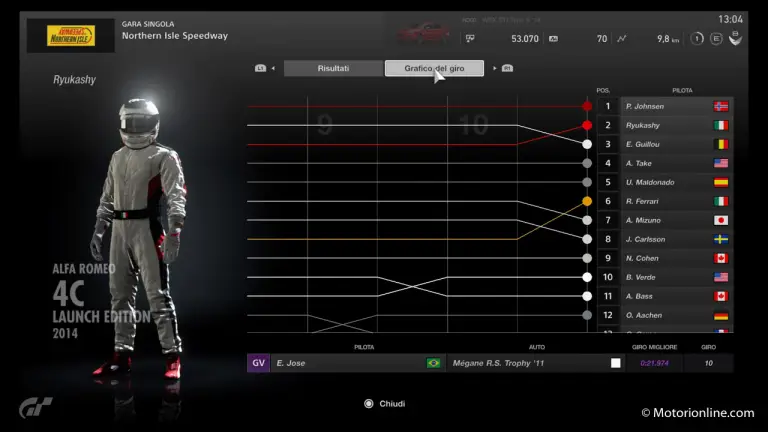Viewport: 768px width, 432px height.
Task: Select E. Jose's best lap row
Action: click(x=490, y=363)
